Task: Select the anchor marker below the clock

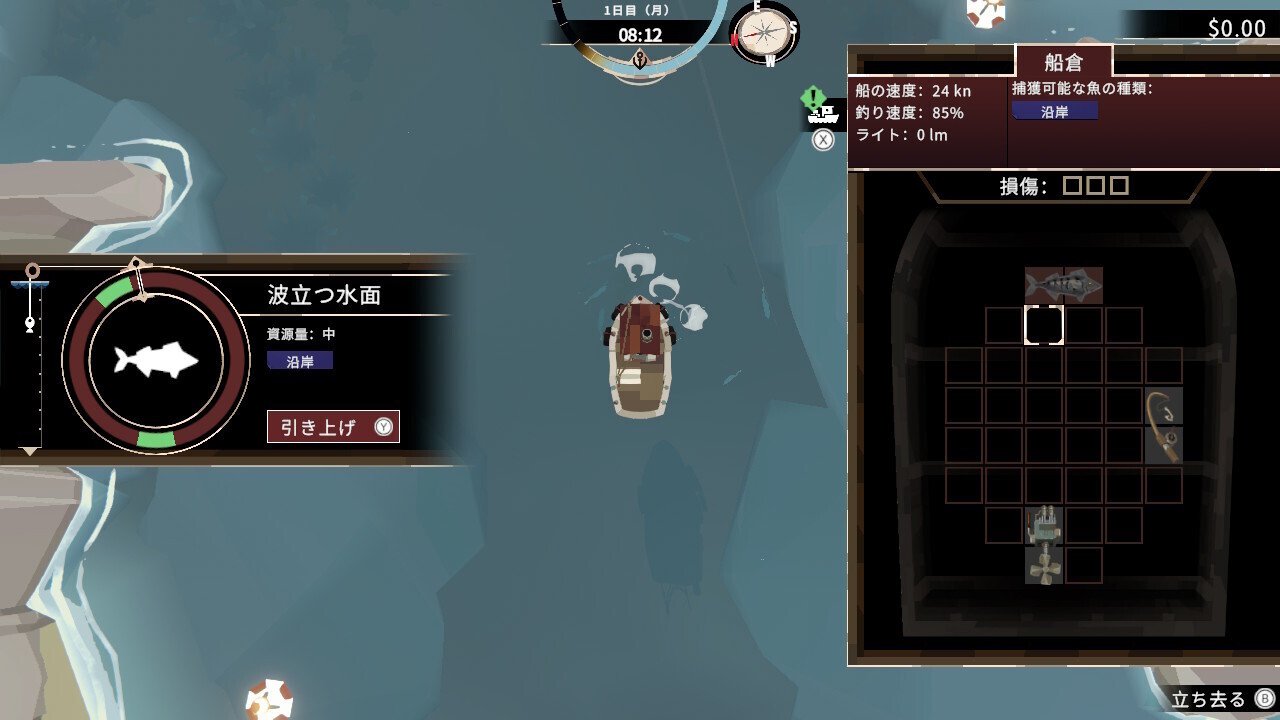Action: (641, 62)
